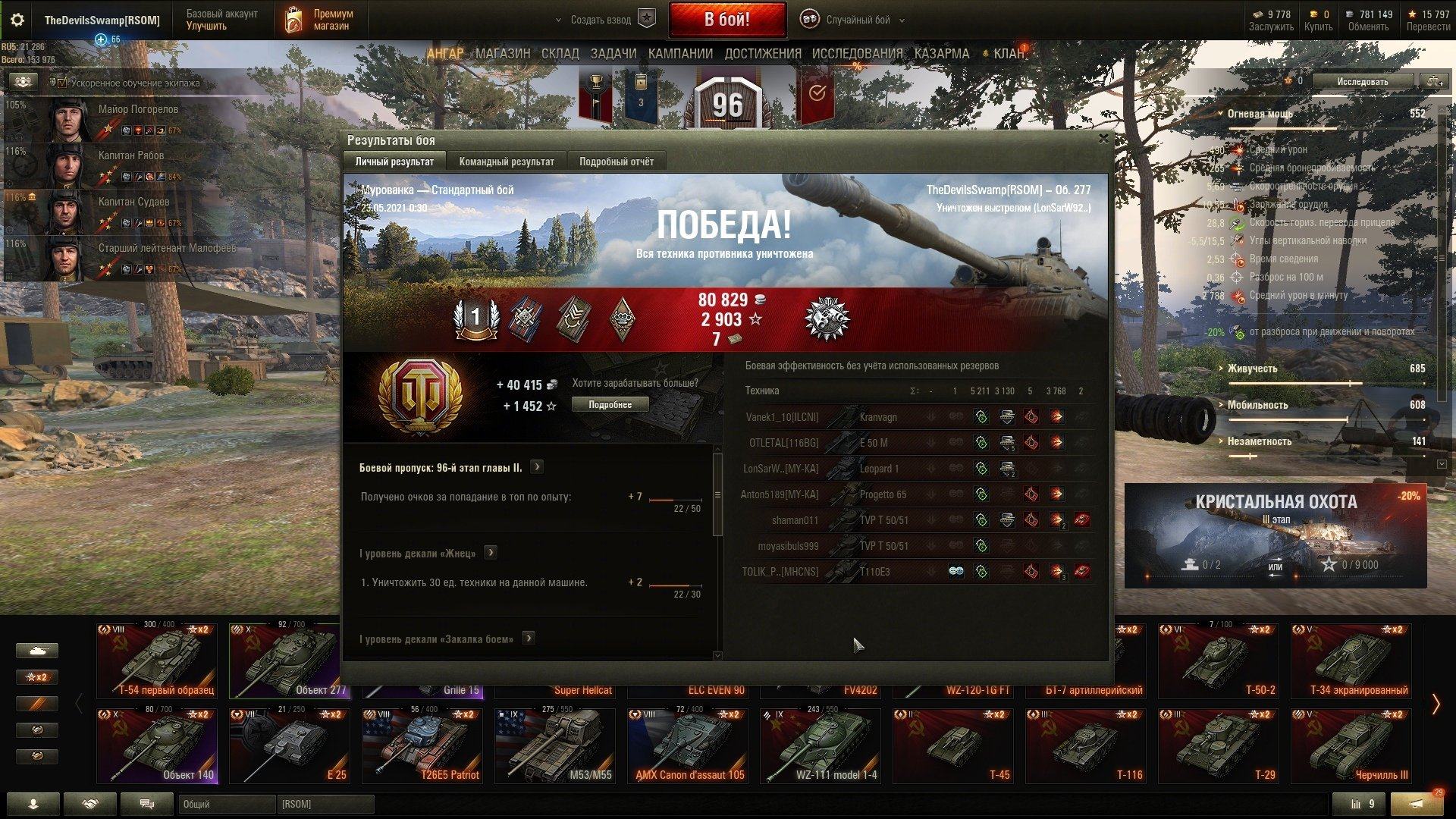Select the T26E5 Patriot tank
1456x819 pixels.
(x=422, y=745)
